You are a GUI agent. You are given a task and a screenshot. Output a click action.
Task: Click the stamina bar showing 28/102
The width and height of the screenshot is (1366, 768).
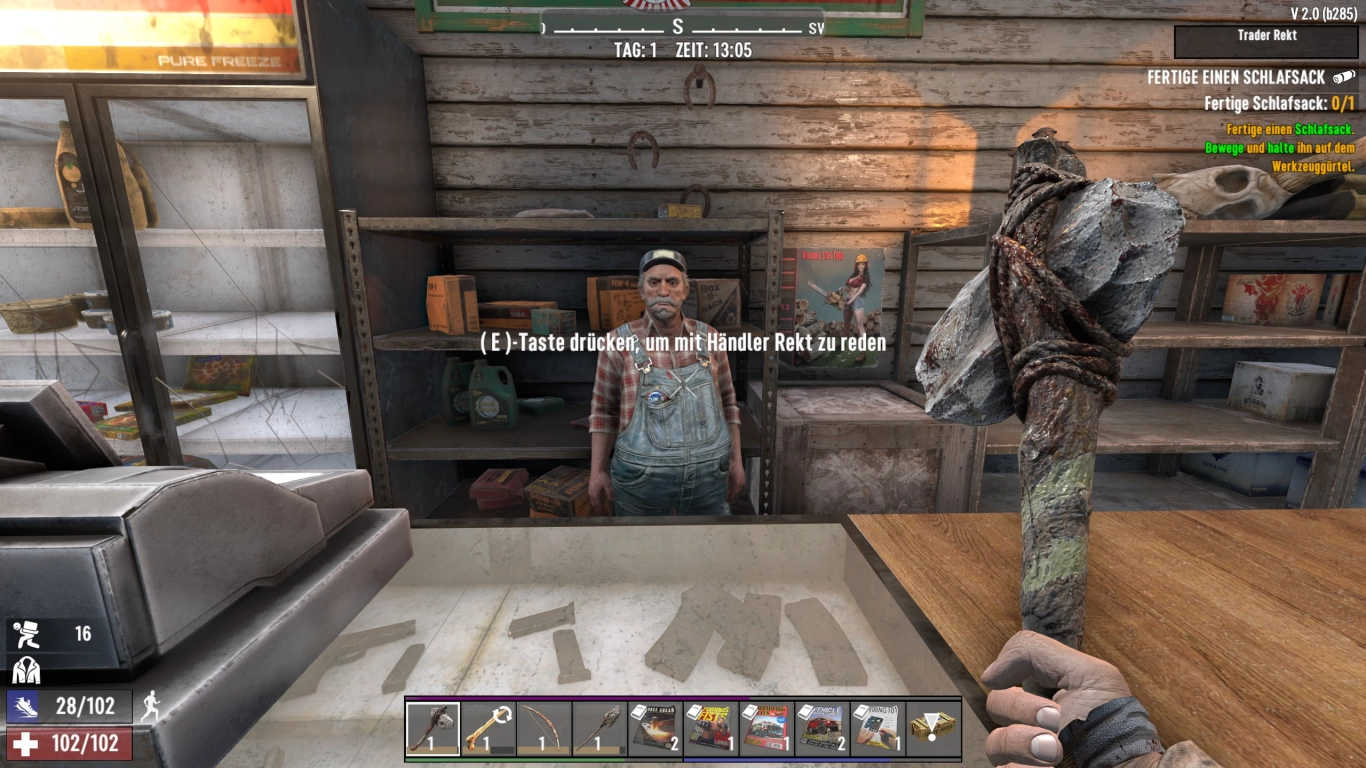(65, 707)
